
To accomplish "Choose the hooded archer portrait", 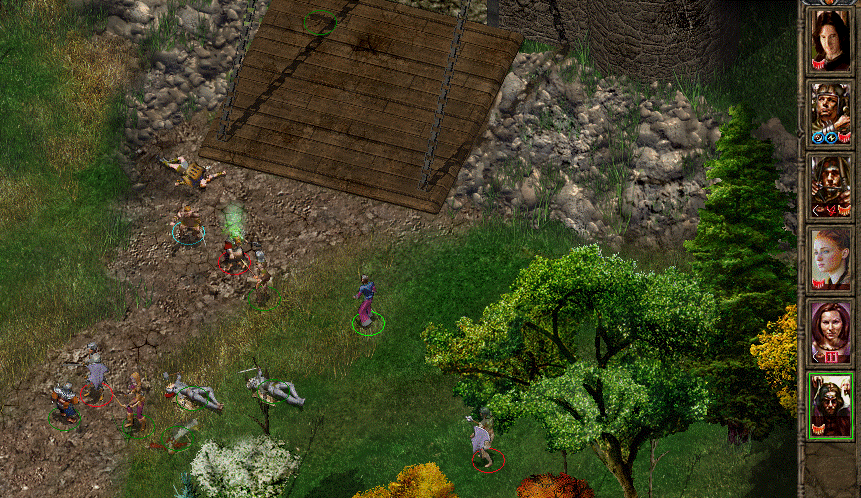I will point(830,186).
